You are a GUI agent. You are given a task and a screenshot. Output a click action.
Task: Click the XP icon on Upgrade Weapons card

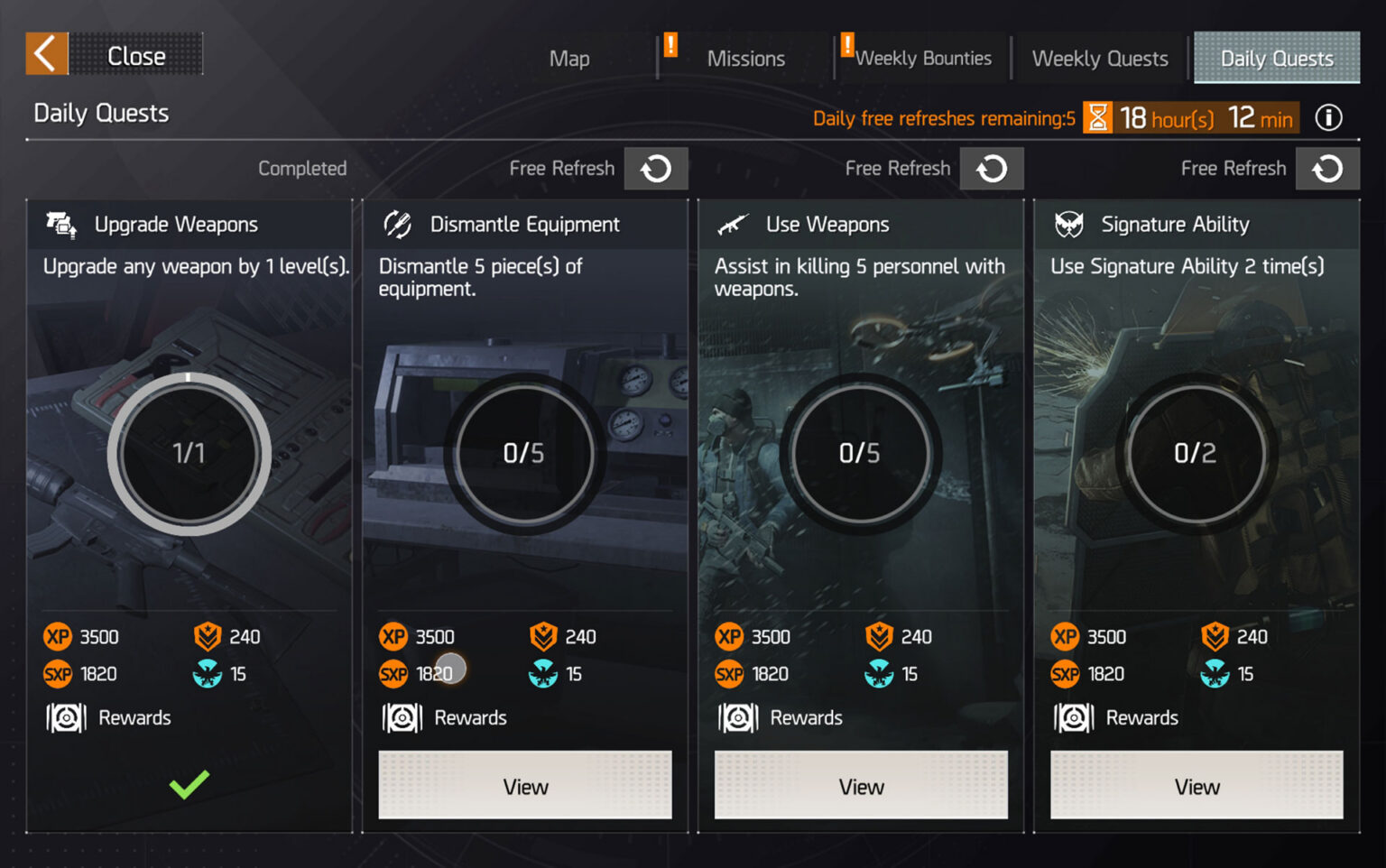point(58,636)
